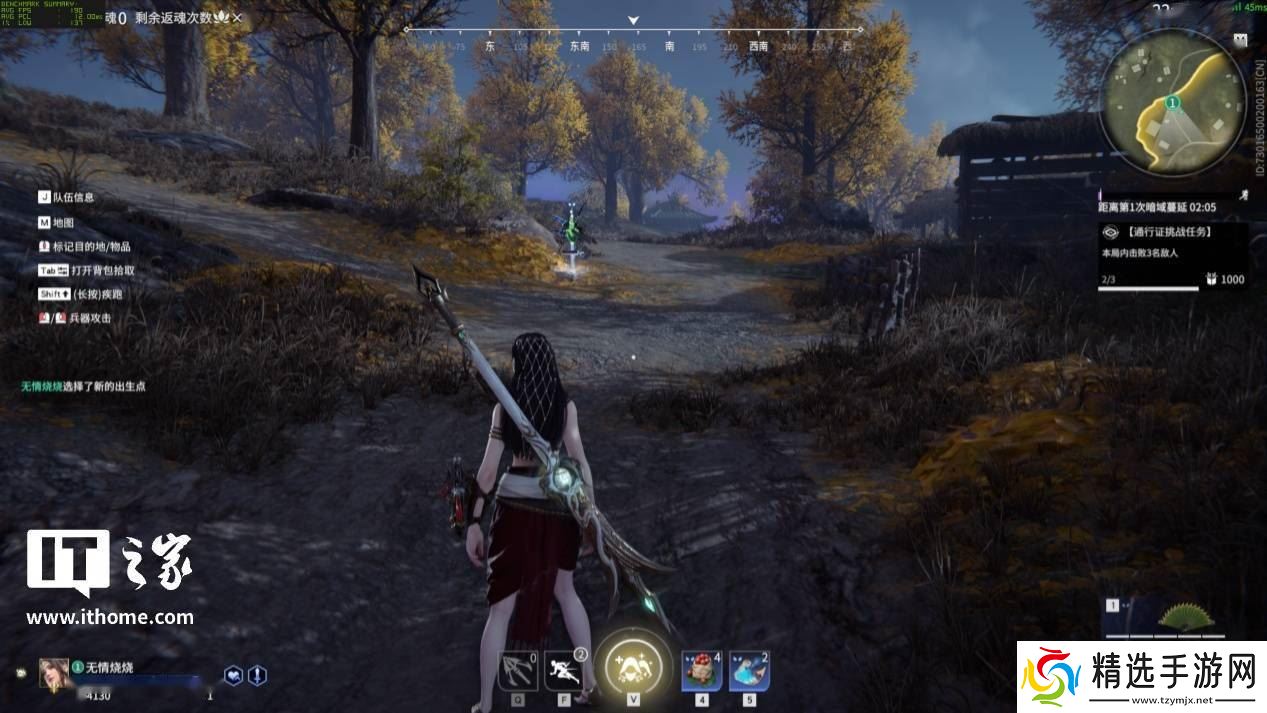Click the sword buff hexagon icon
Image resolution: width=1267 pixels, height=713 pixels.
point(257,675)
